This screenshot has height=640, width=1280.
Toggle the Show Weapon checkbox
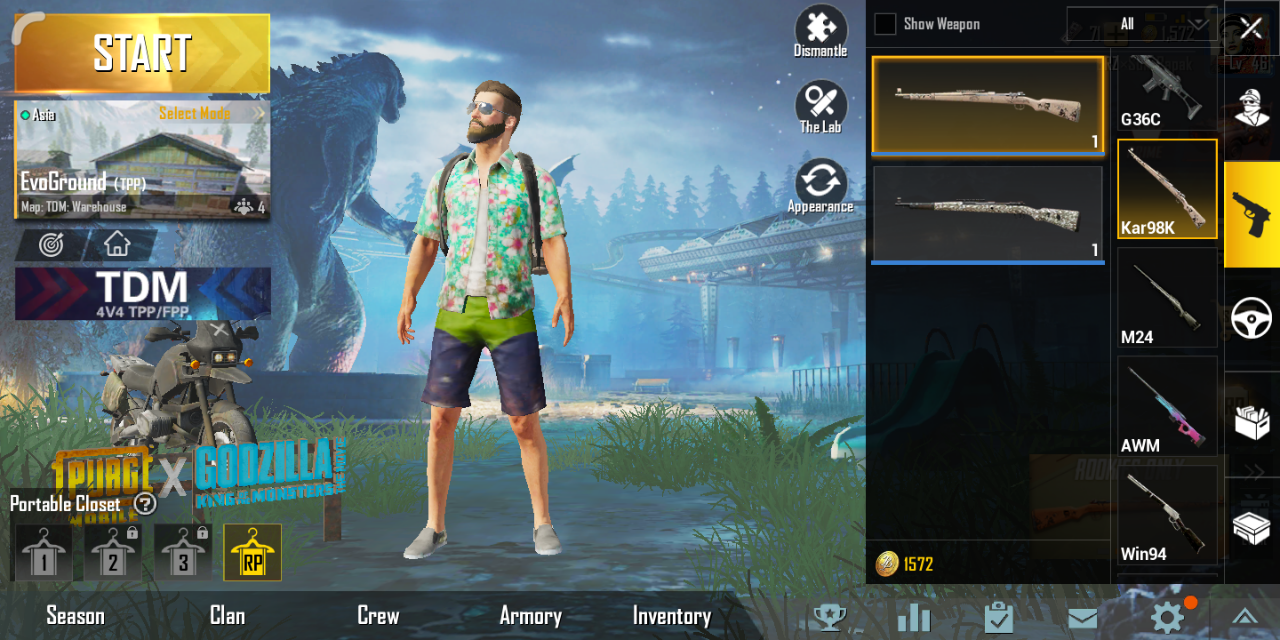point(886,24)
